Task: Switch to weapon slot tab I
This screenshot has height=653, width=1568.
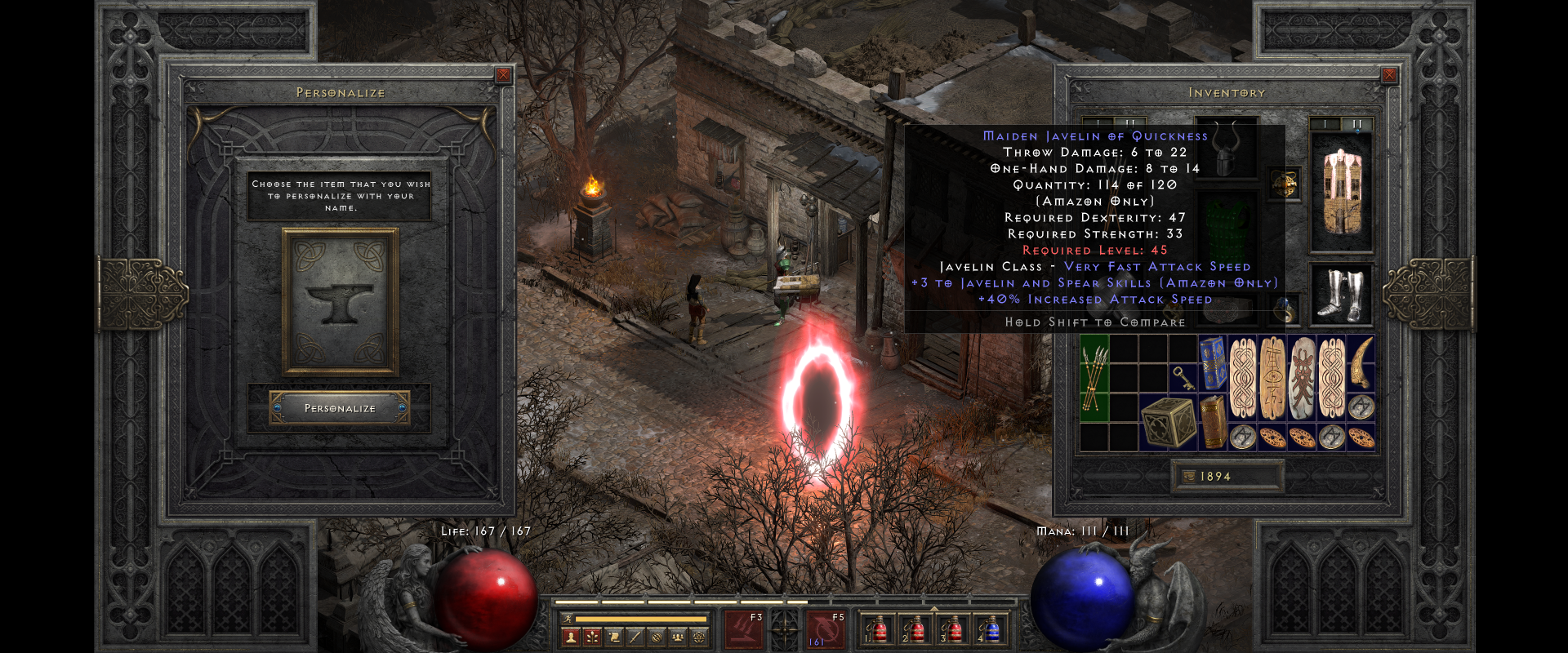Action: pyautogui.click(x=1325, y=122)
